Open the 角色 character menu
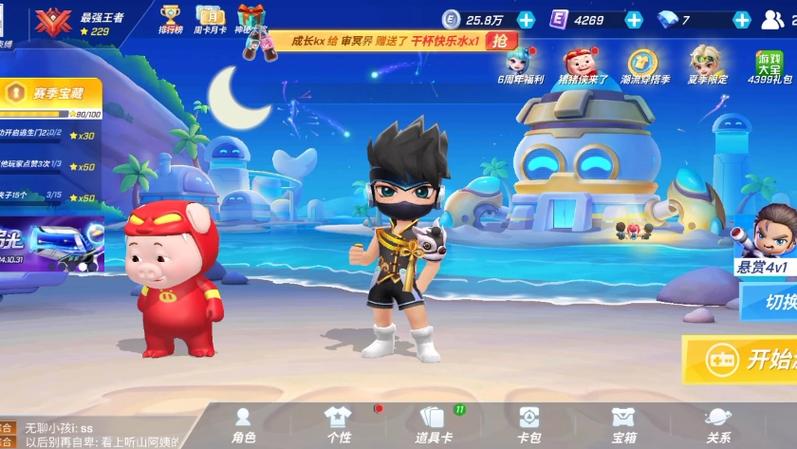The image size is (797, 449). (243, 424)
